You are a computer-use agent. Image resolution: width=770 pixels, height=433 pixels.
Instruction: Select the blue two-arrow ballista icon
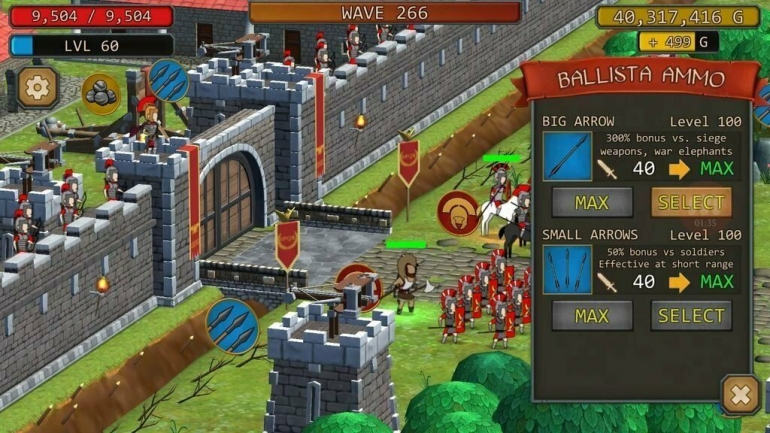168,80
